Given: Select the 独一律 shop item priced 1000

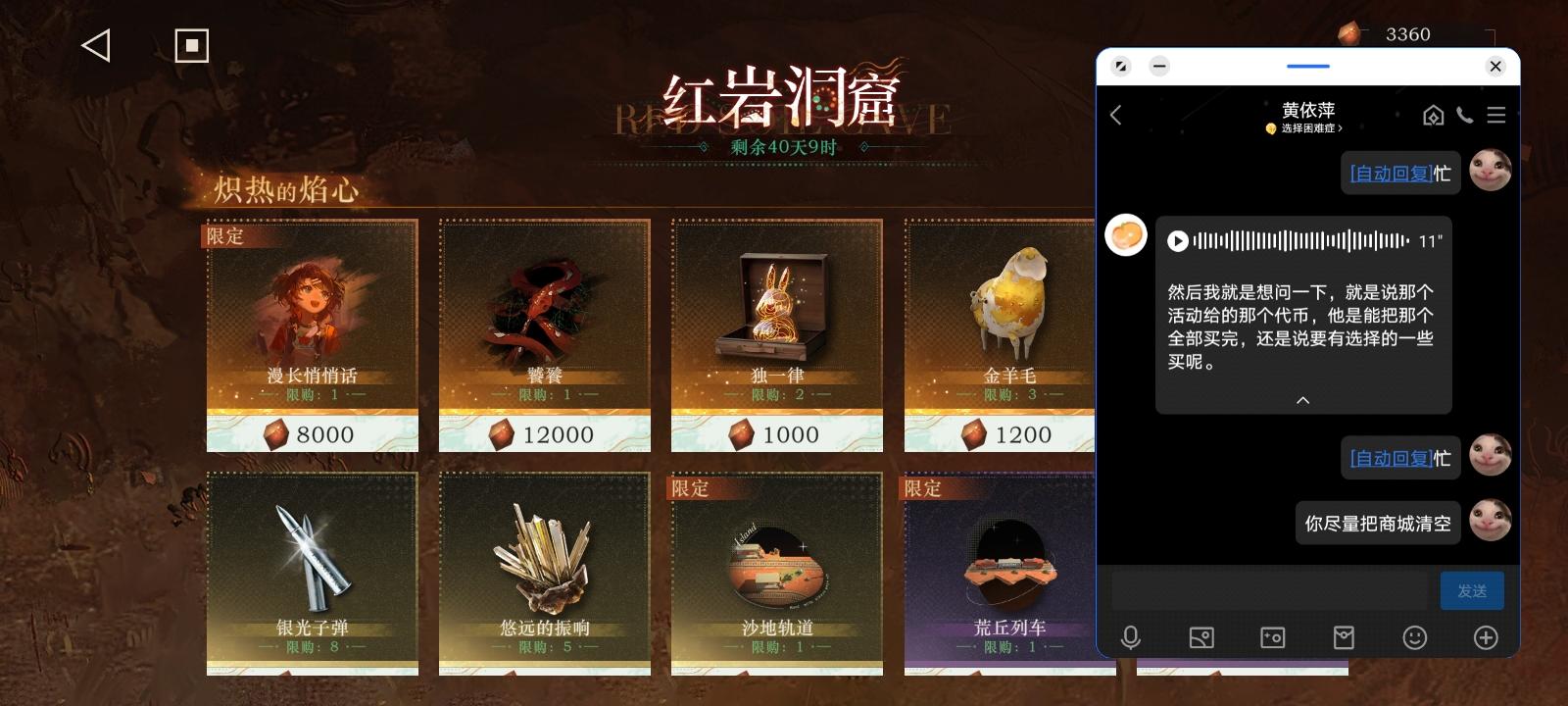Looking at the screenshot, I should pos(776,333).
